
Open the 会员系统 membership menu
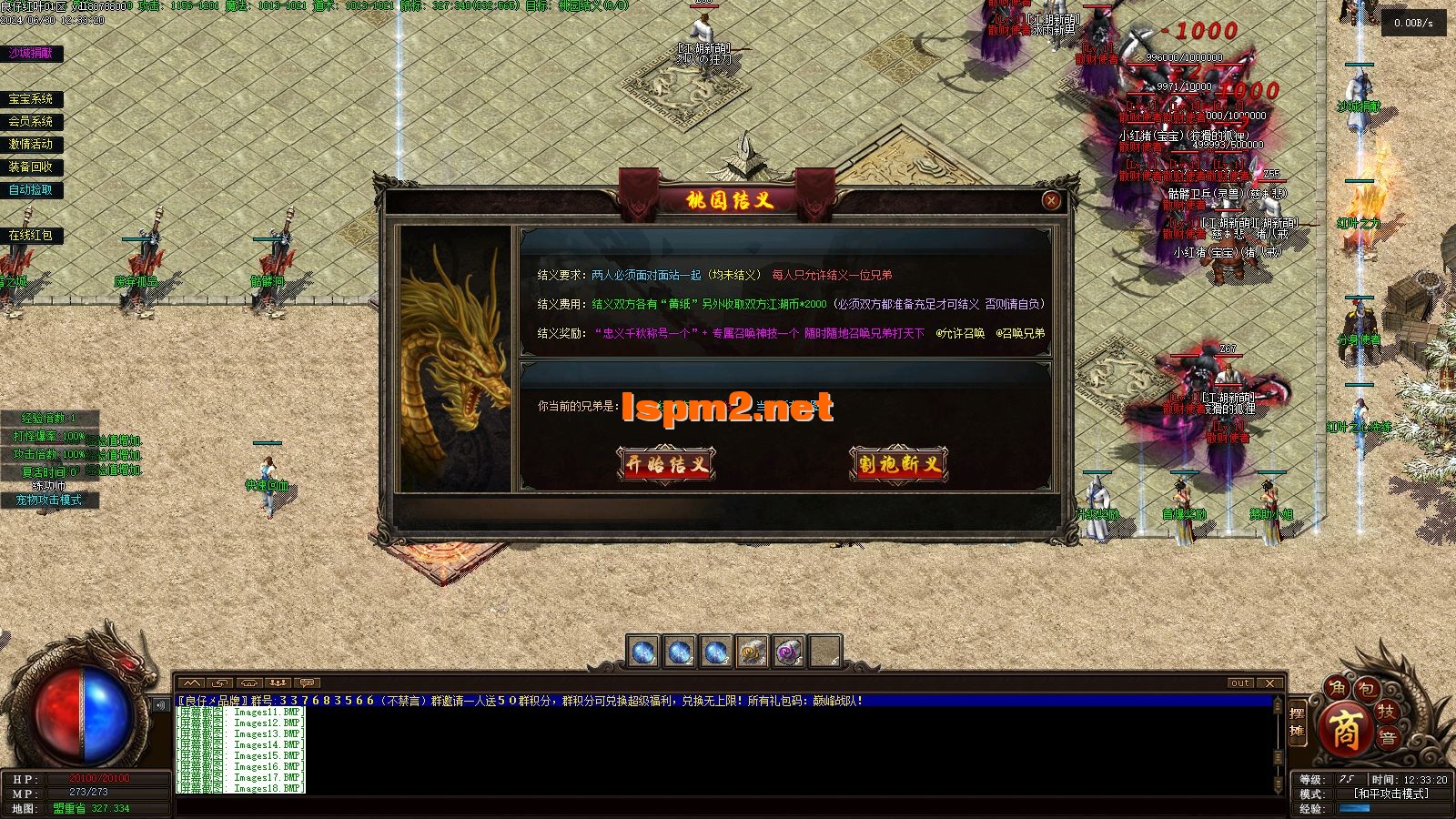31,121
